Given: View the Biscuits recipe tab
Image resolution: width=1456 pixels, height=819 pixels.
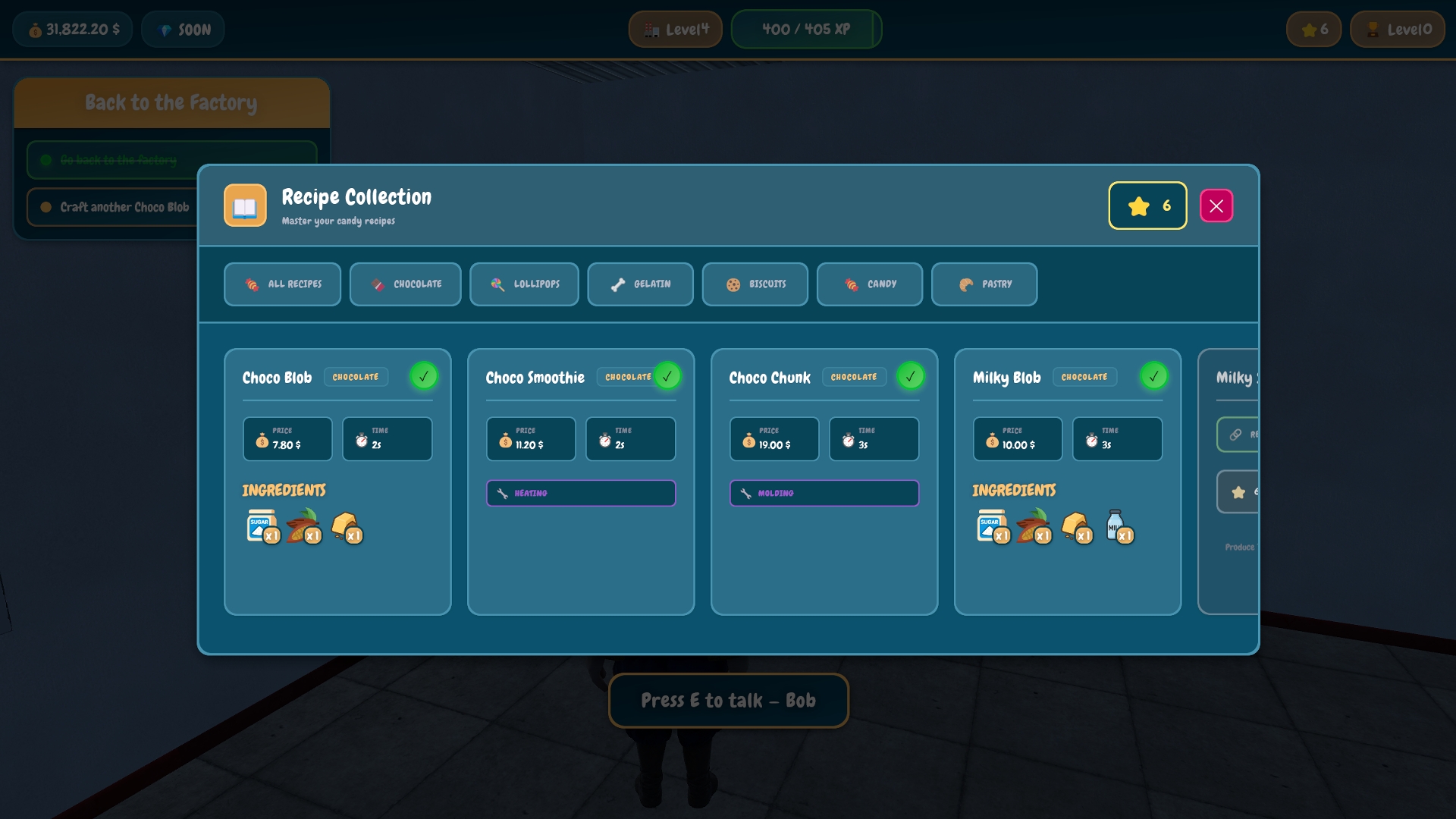Looking at the screenshot, I should [x=755, y=284].
